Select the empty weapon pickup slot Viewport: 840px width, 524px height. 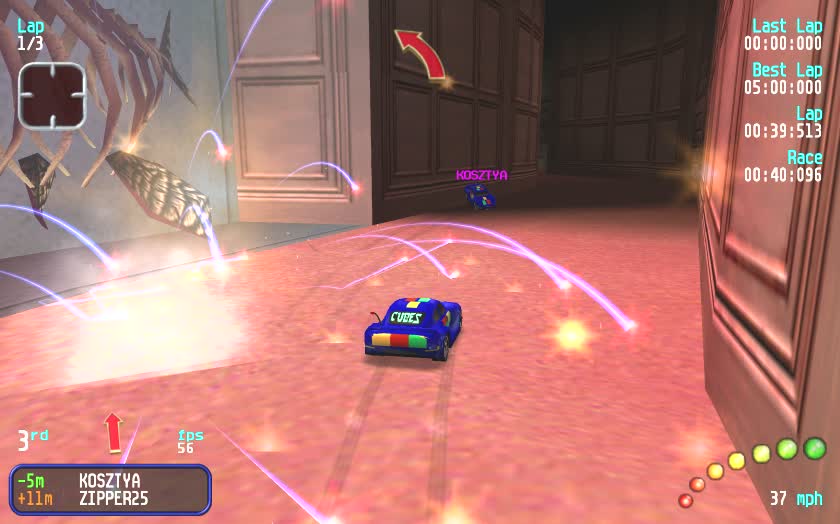(52, 95)
